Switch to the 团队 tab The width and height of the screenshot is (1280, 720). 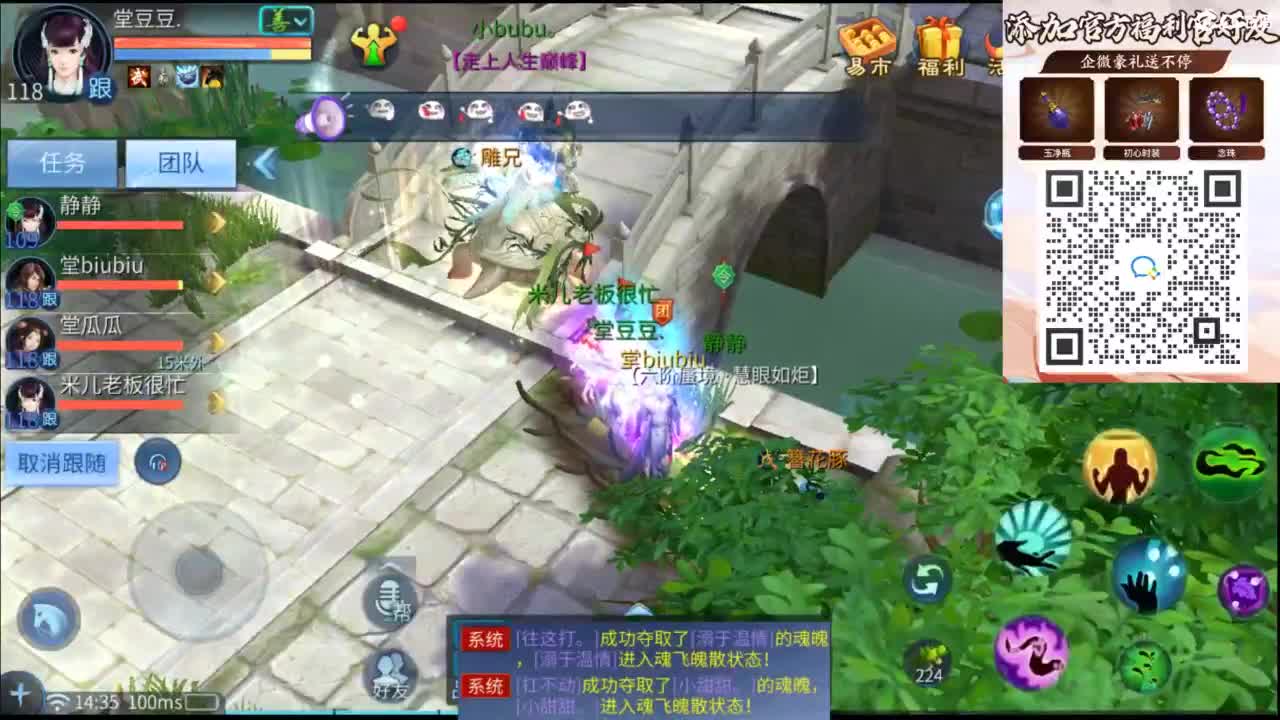182,163
